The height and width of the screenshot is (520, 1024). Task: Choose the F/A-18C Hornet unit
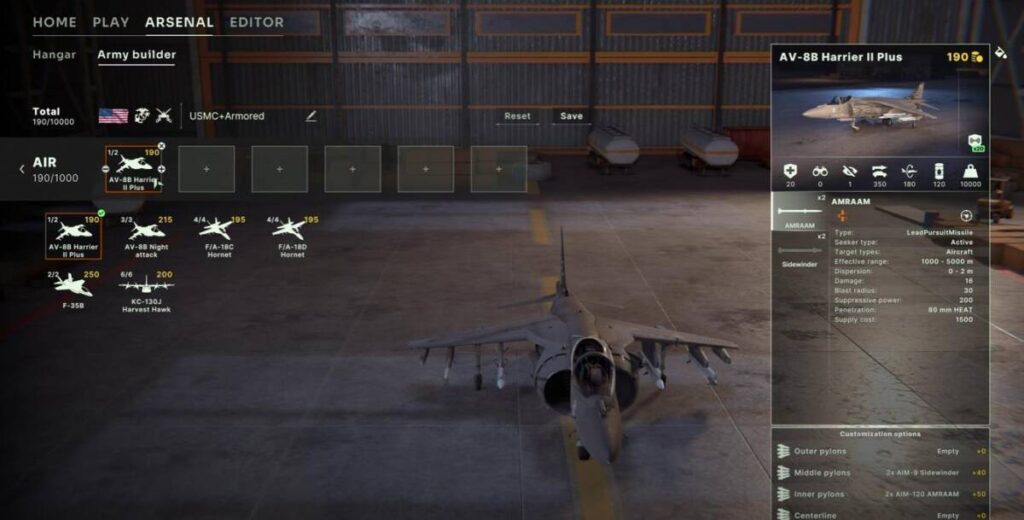point(220,236)
